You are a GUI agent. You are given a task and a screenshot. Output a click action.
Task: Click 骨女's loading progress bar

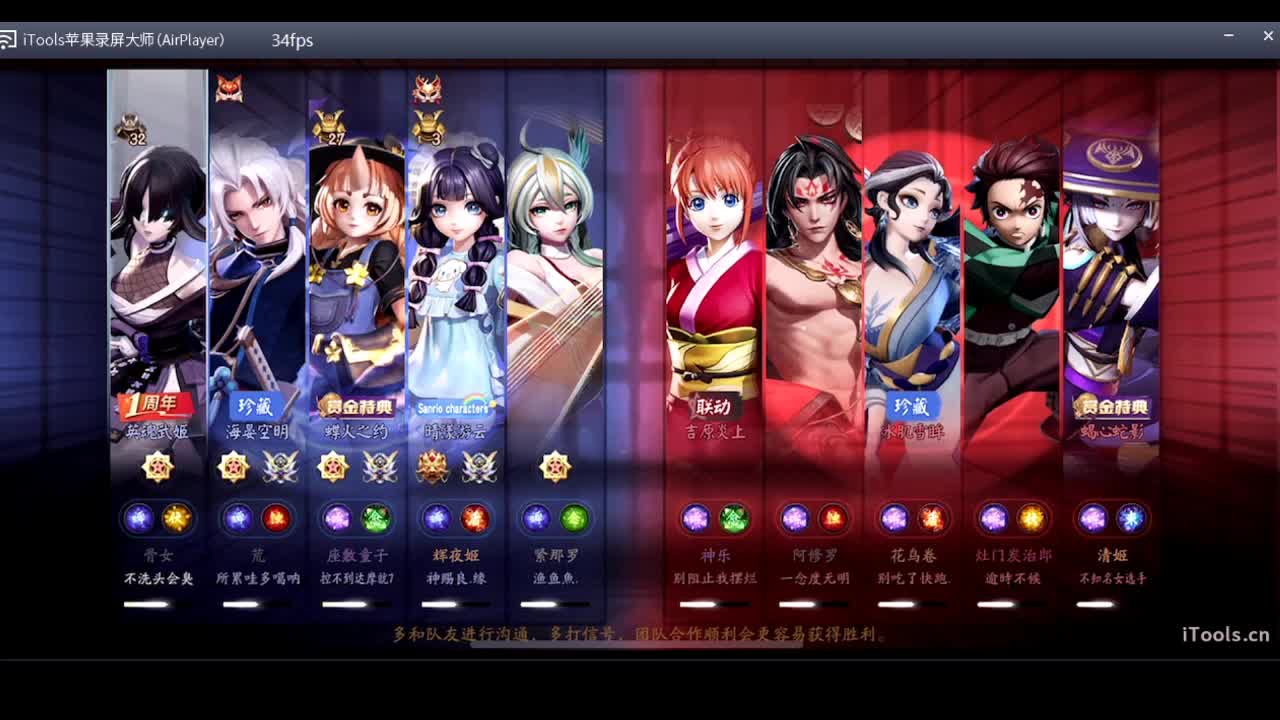pos(157,603)
